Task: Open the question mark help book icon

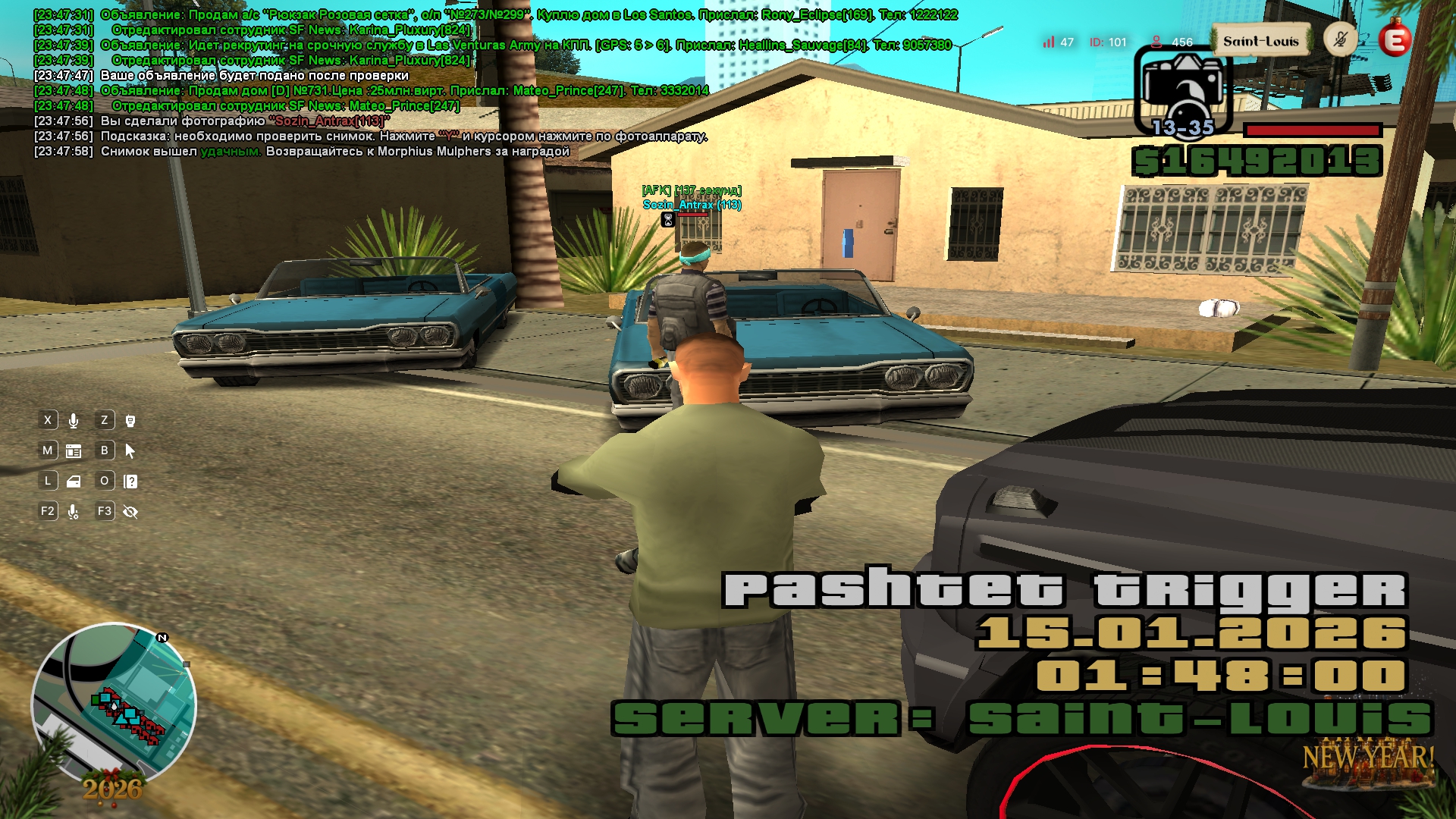Action: 130,482
